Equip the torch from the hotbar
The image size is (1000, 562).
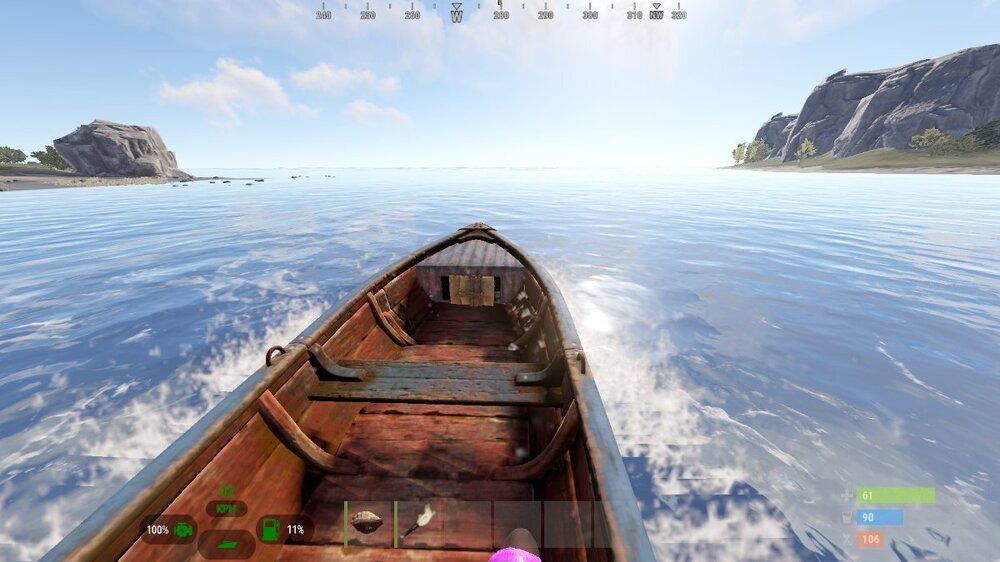(x=418, y=524)
